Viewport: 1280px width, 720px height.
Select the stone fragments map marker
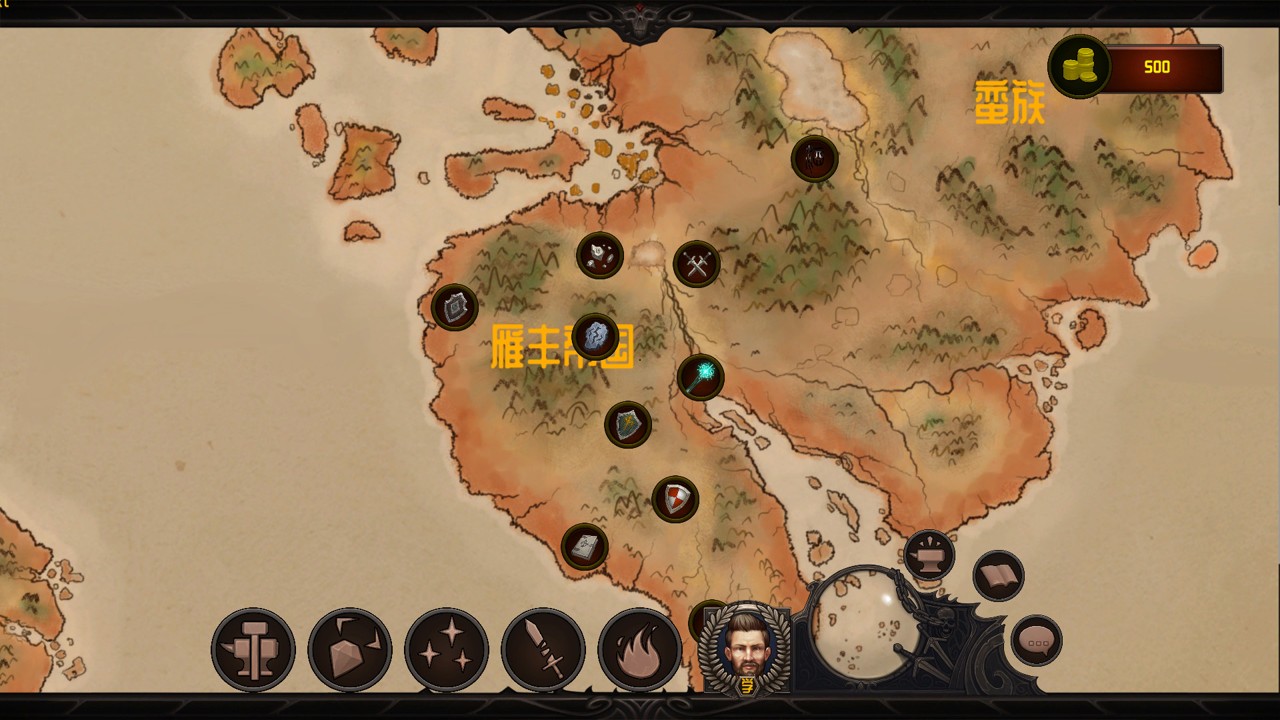[600, 255]
